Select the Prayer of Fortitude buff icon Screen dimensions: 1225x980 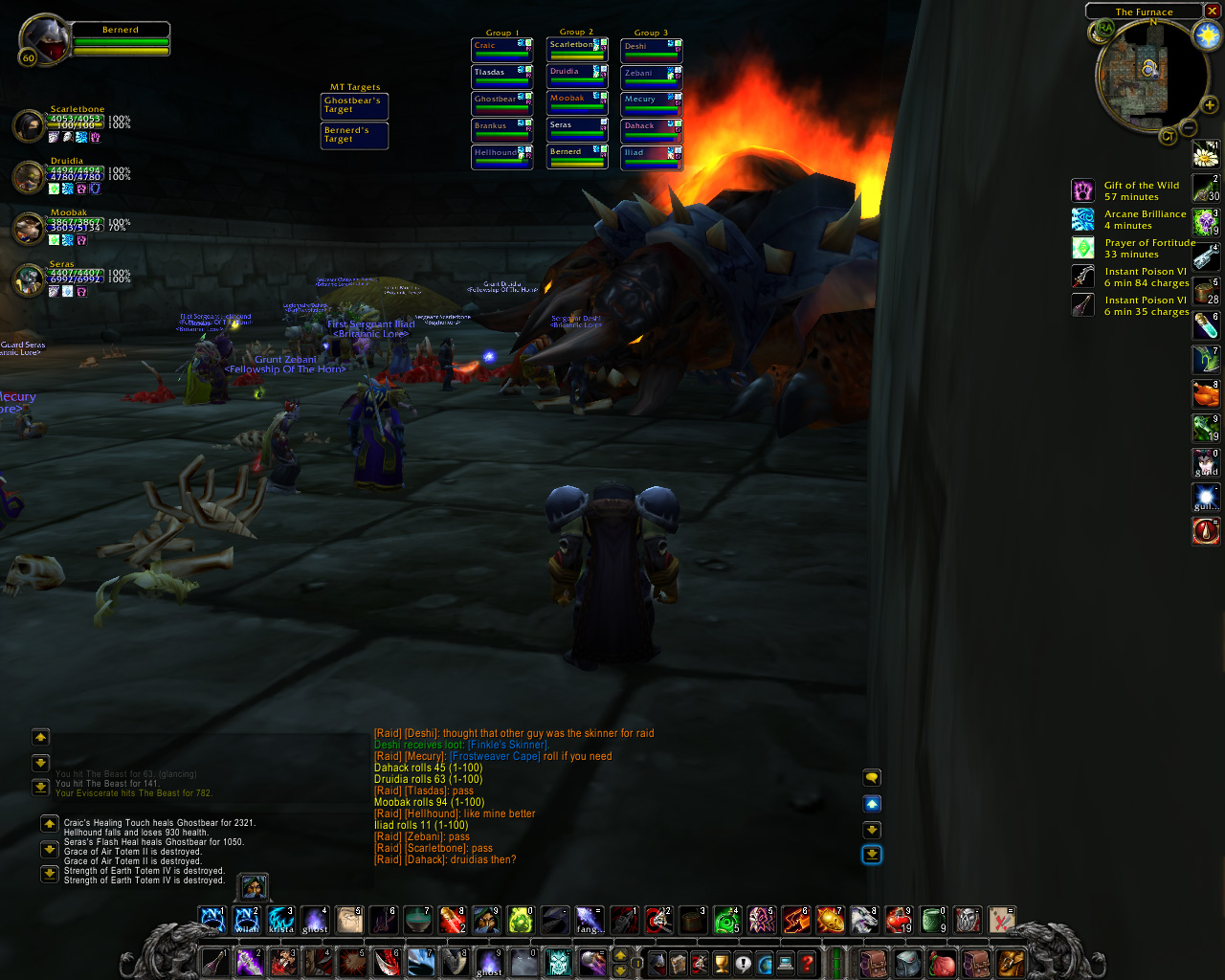tap(1082, 248)
